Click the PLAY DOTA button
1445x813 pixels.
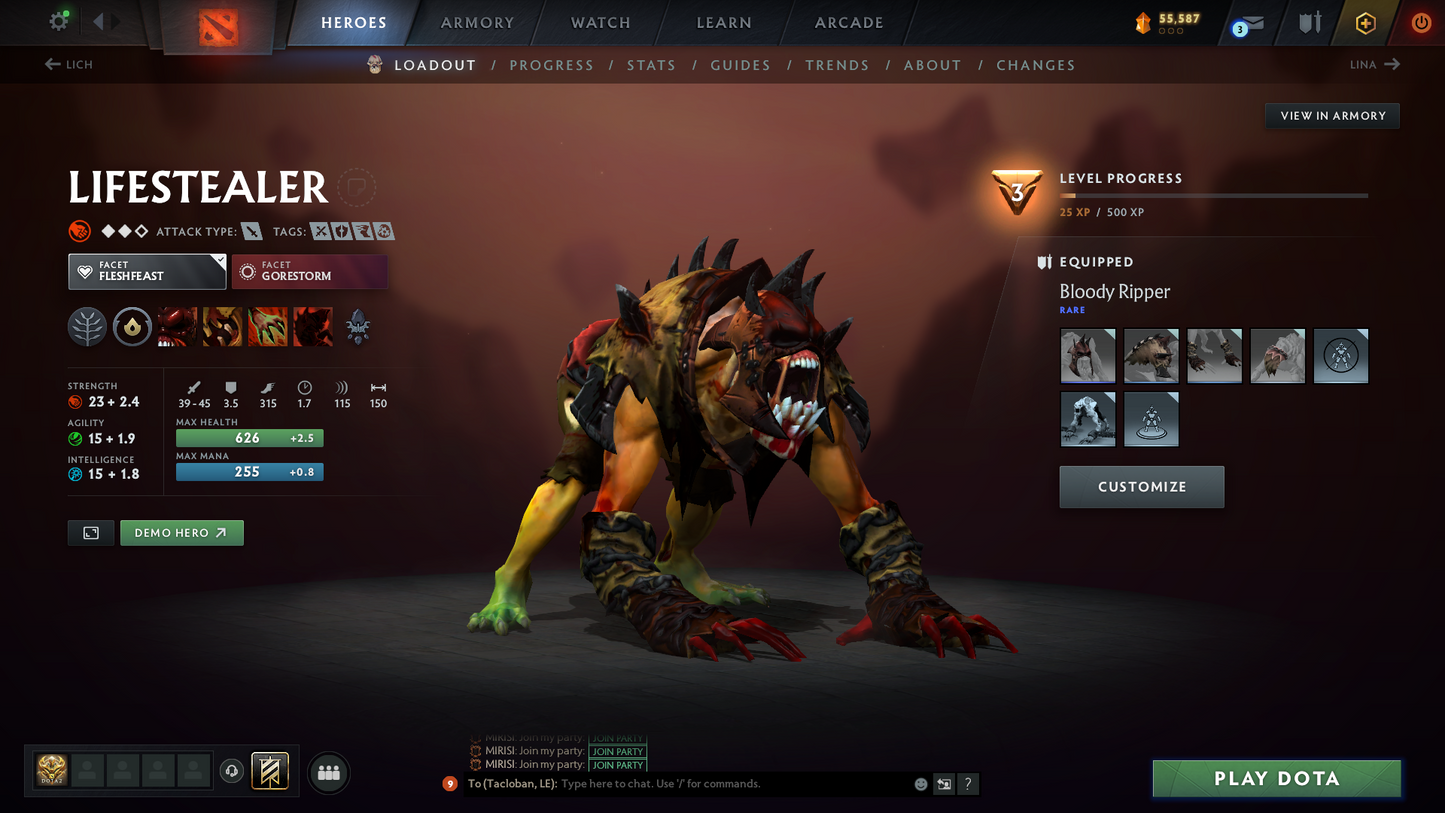[x=1276, y=778]
